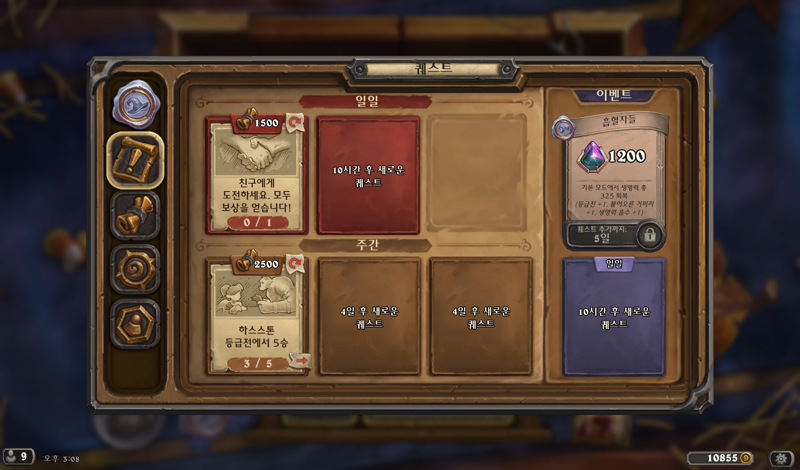Reroll the 2500 XP weekly quest
The height and width of the screenshot is (470, 800).
click(296, 264)
